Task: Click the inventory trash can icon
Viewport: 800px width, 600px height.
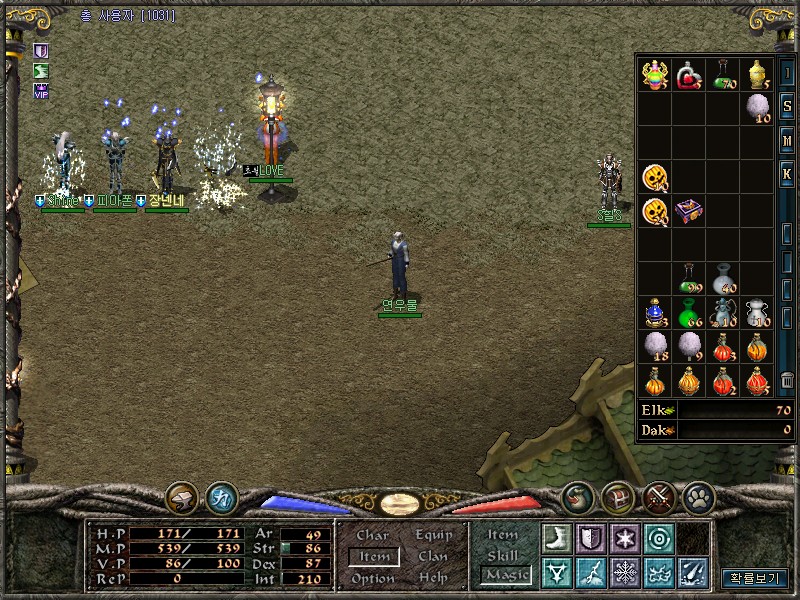Action: coord(787,379)
